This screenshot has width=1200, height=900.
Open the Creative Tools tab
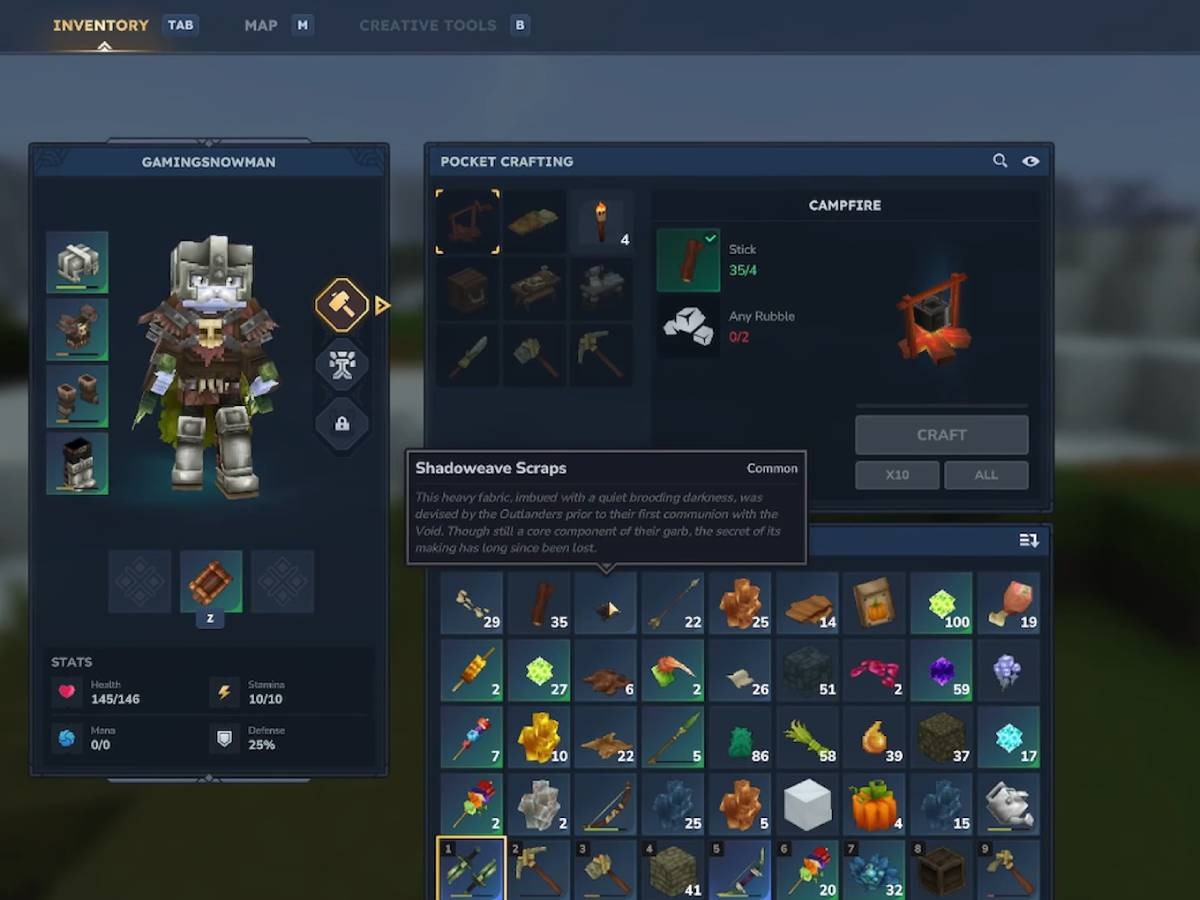tap(427, 25)
